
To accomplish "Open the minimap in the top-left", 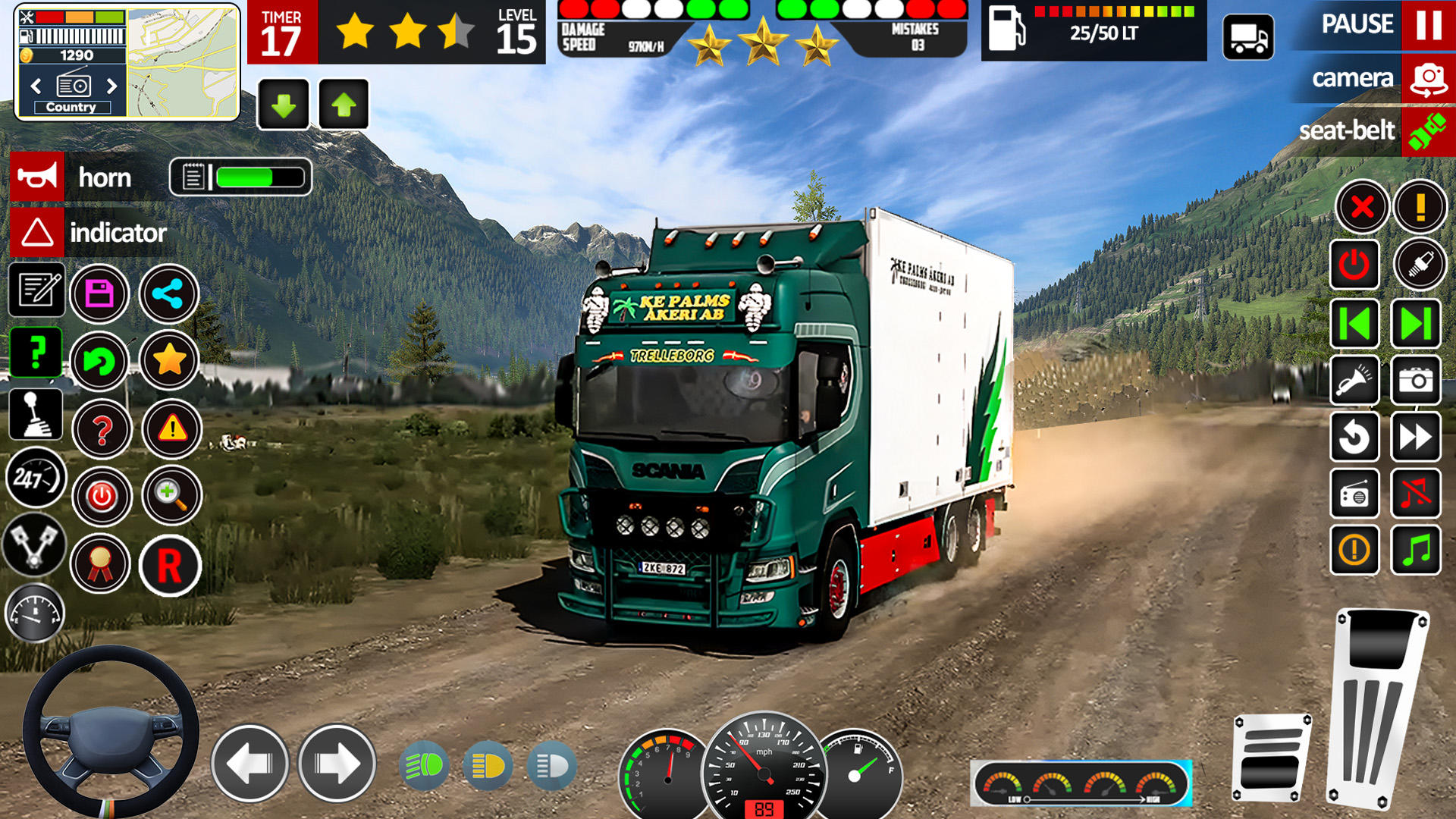I will pyautogui.click(x=182, y=62).
